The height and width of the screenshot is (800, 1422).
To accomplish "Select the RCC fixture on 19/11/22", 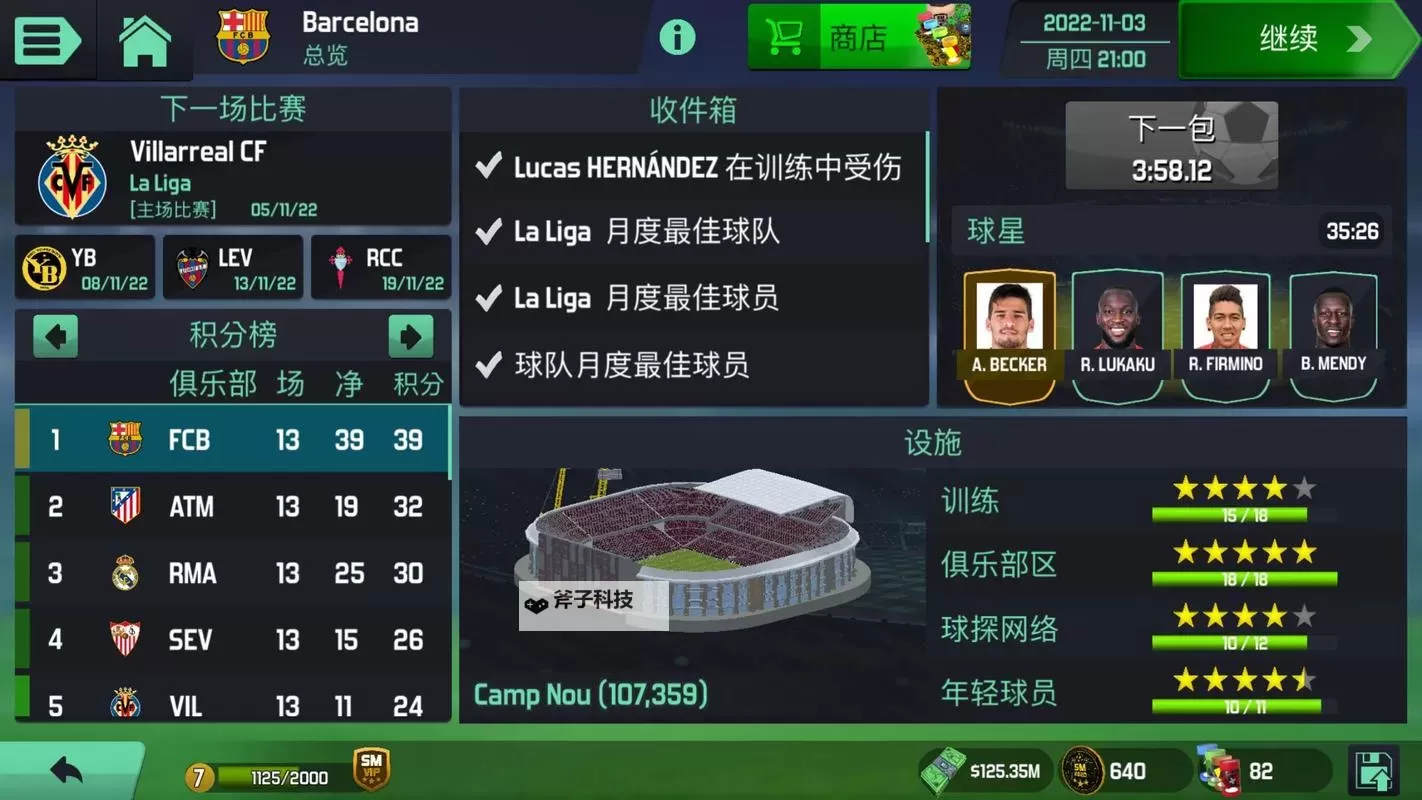I will pos(381,267).
